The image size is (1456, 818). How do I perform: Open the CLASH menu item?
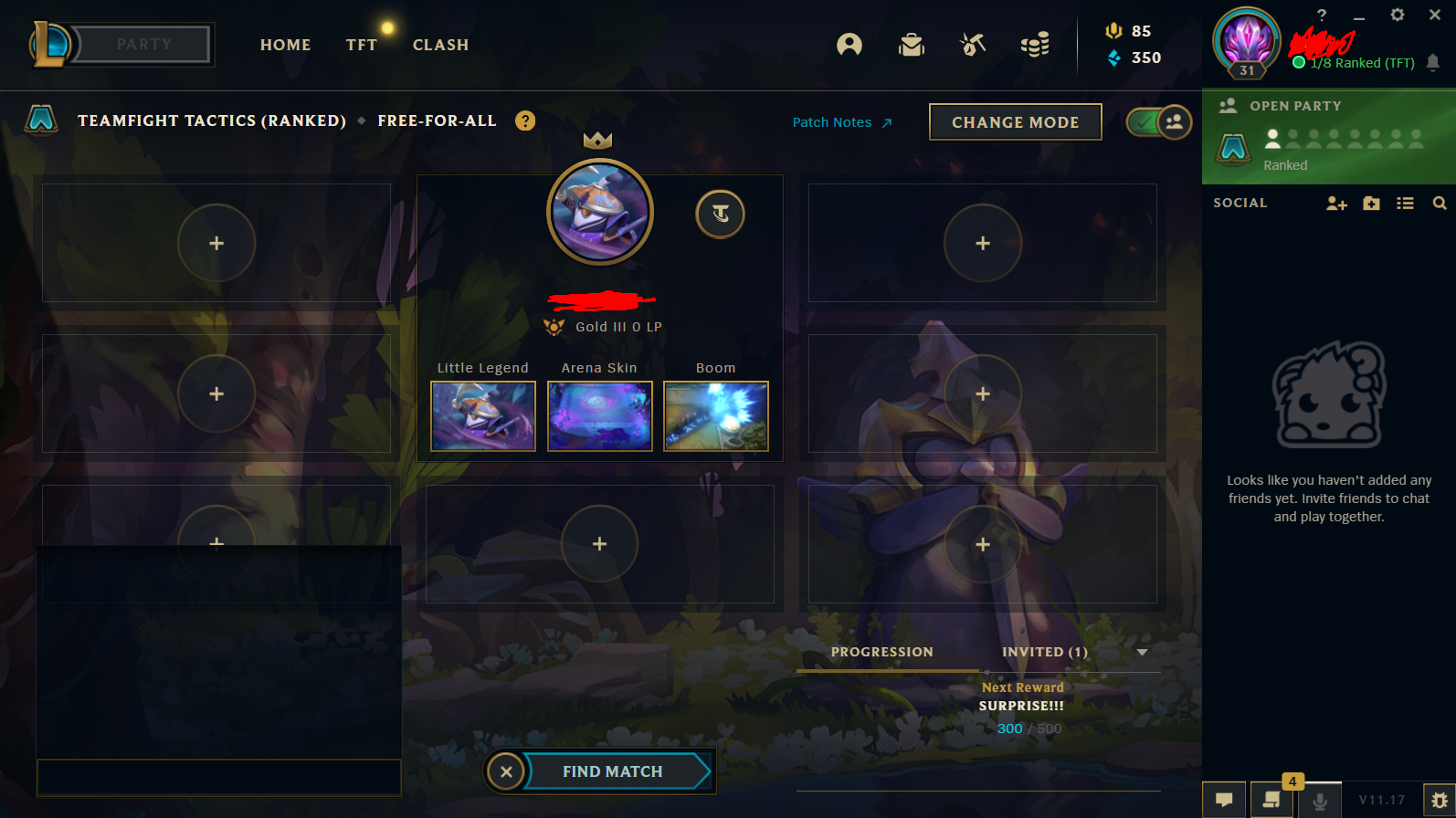440,44
